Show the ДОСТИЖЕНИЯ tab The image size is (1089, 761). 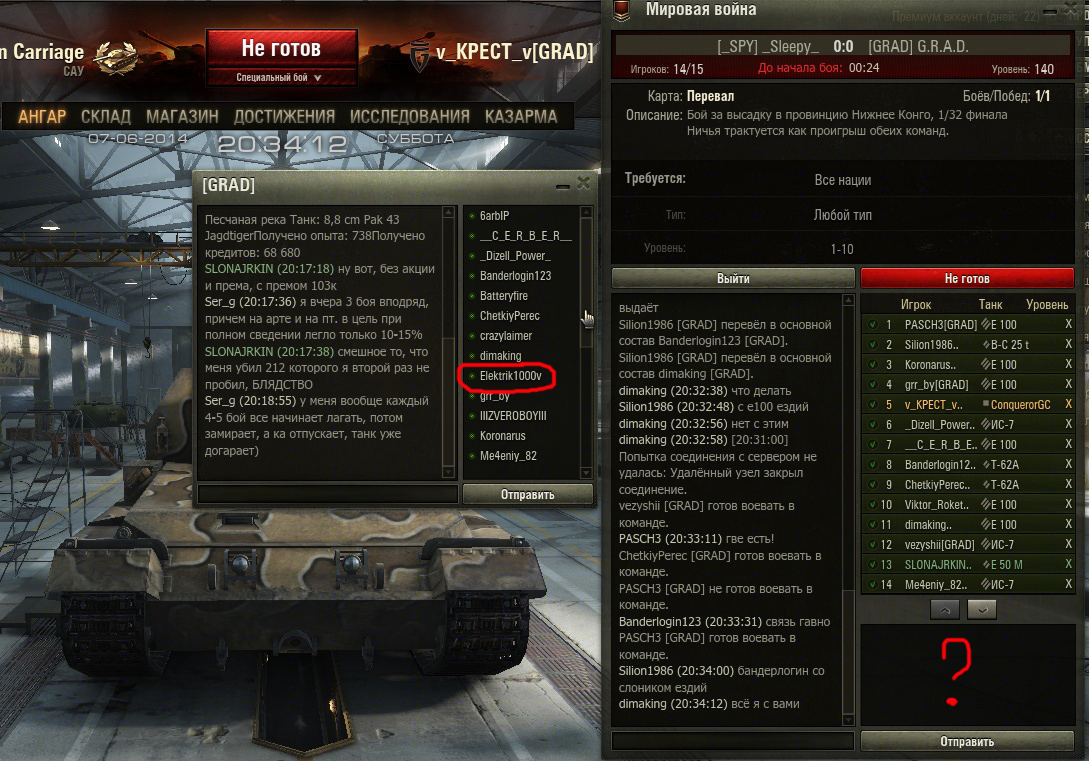tap(284, 116)
